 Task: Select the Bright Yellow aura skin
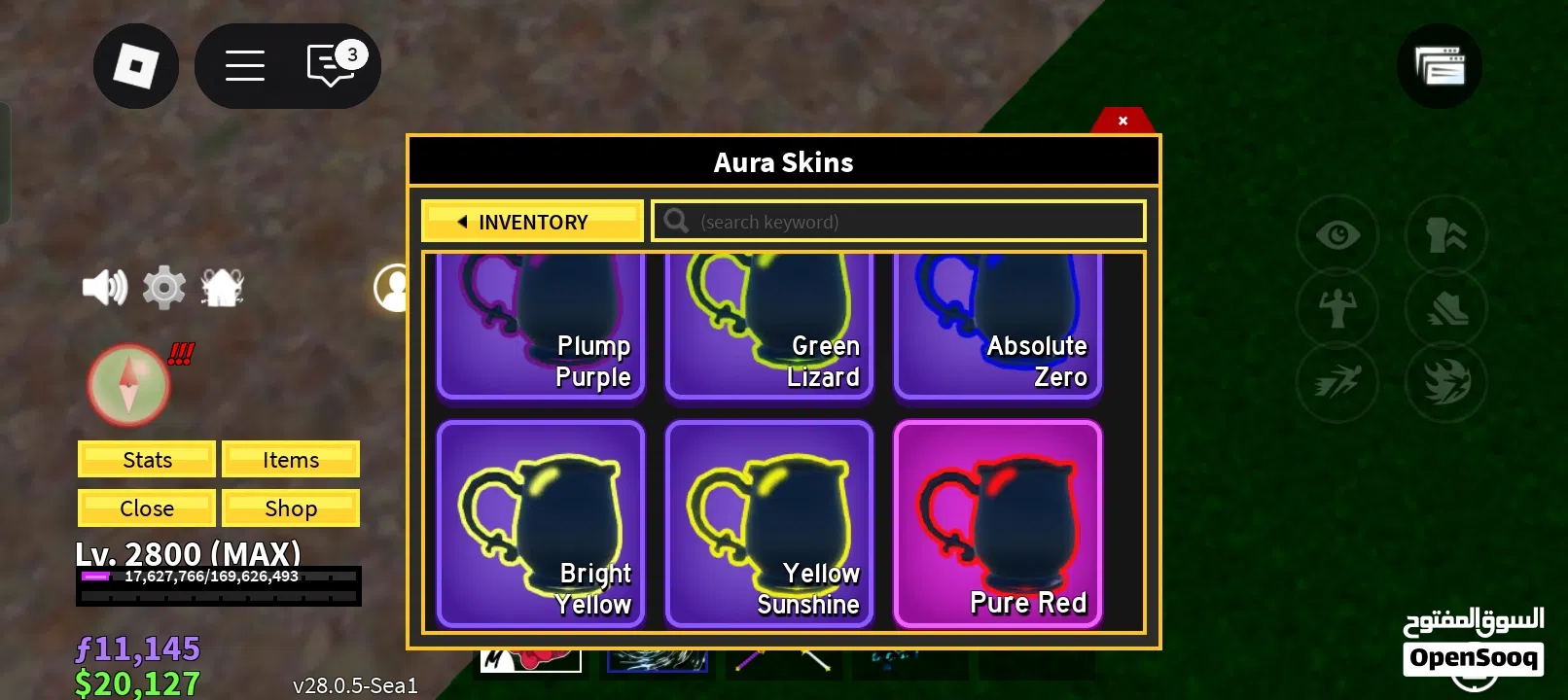coord(541,524)
